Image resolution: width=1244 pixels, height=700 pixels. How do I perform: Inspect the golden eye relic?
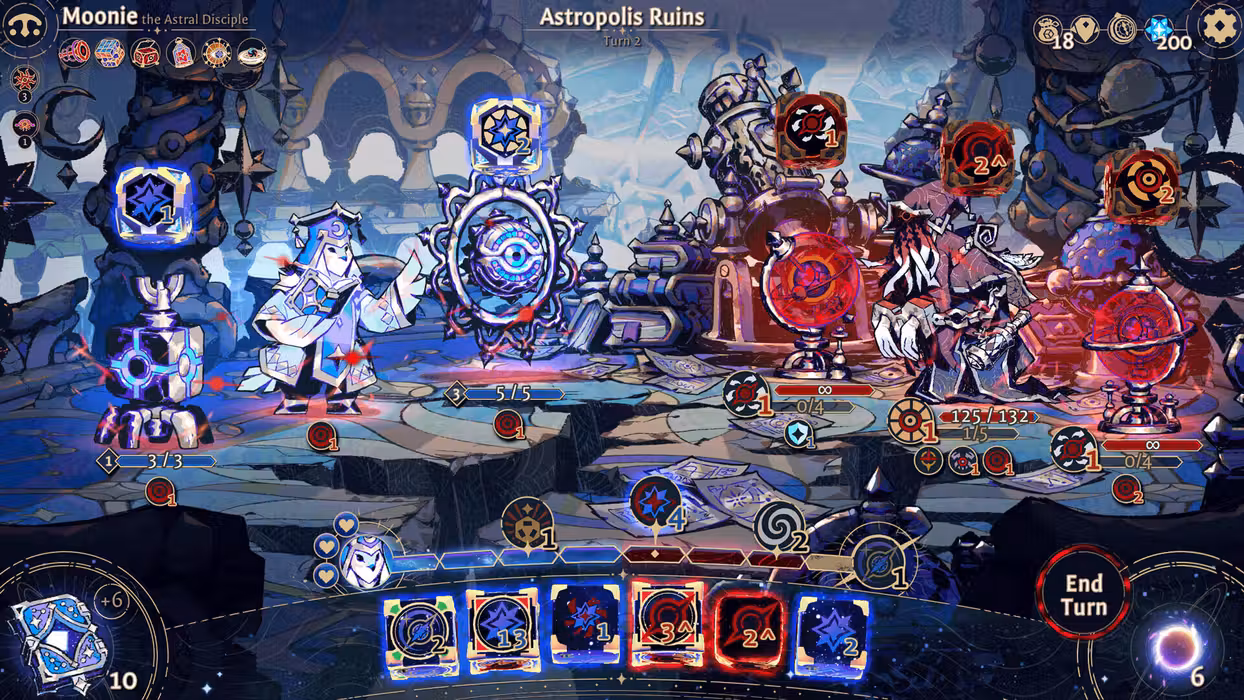pyautogui.click(x=216, y=52)
